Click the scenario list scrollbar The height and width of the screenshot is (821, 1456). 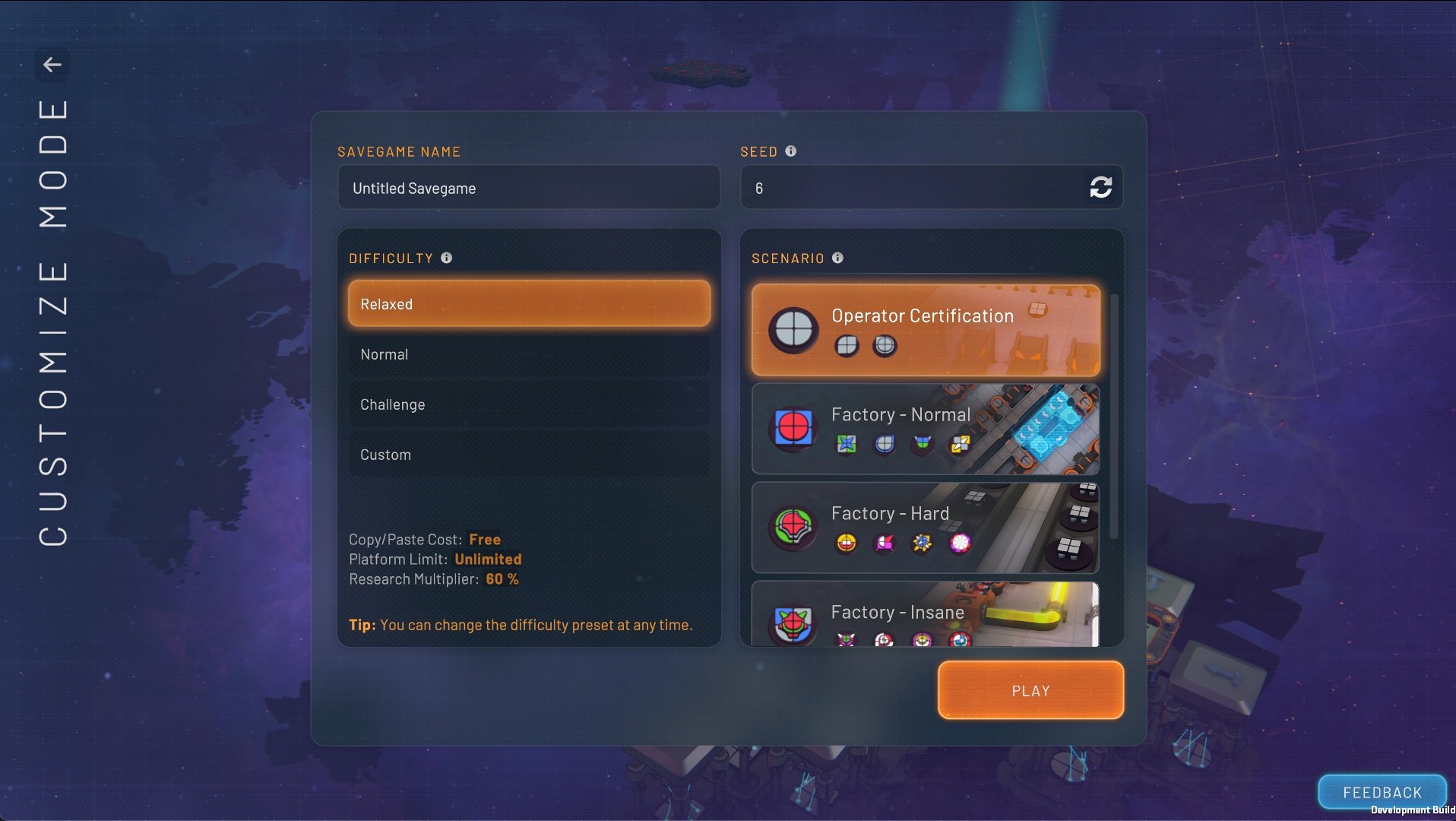1114,417
